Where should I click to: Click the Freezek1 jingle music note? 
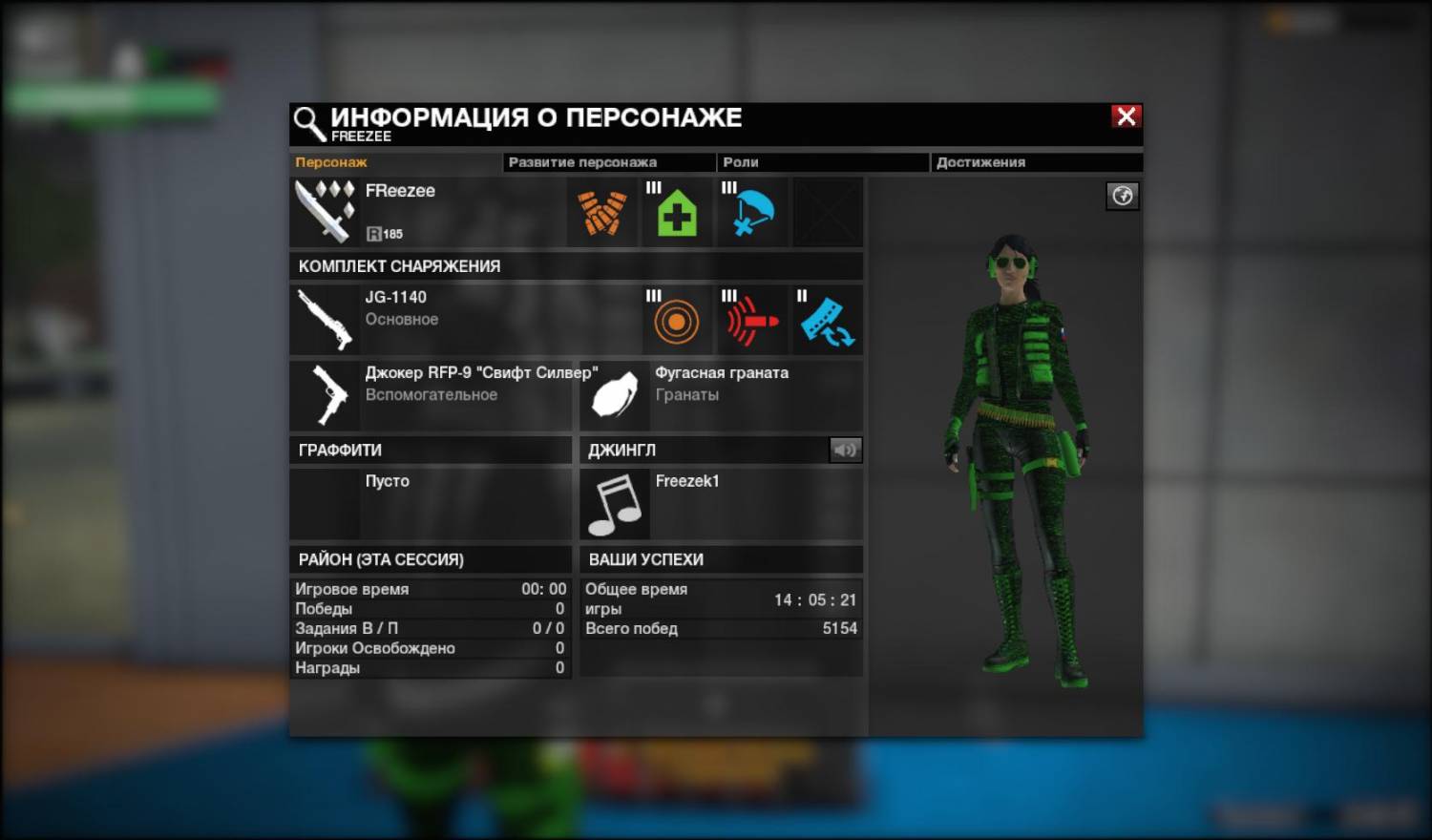coord(615,504)
